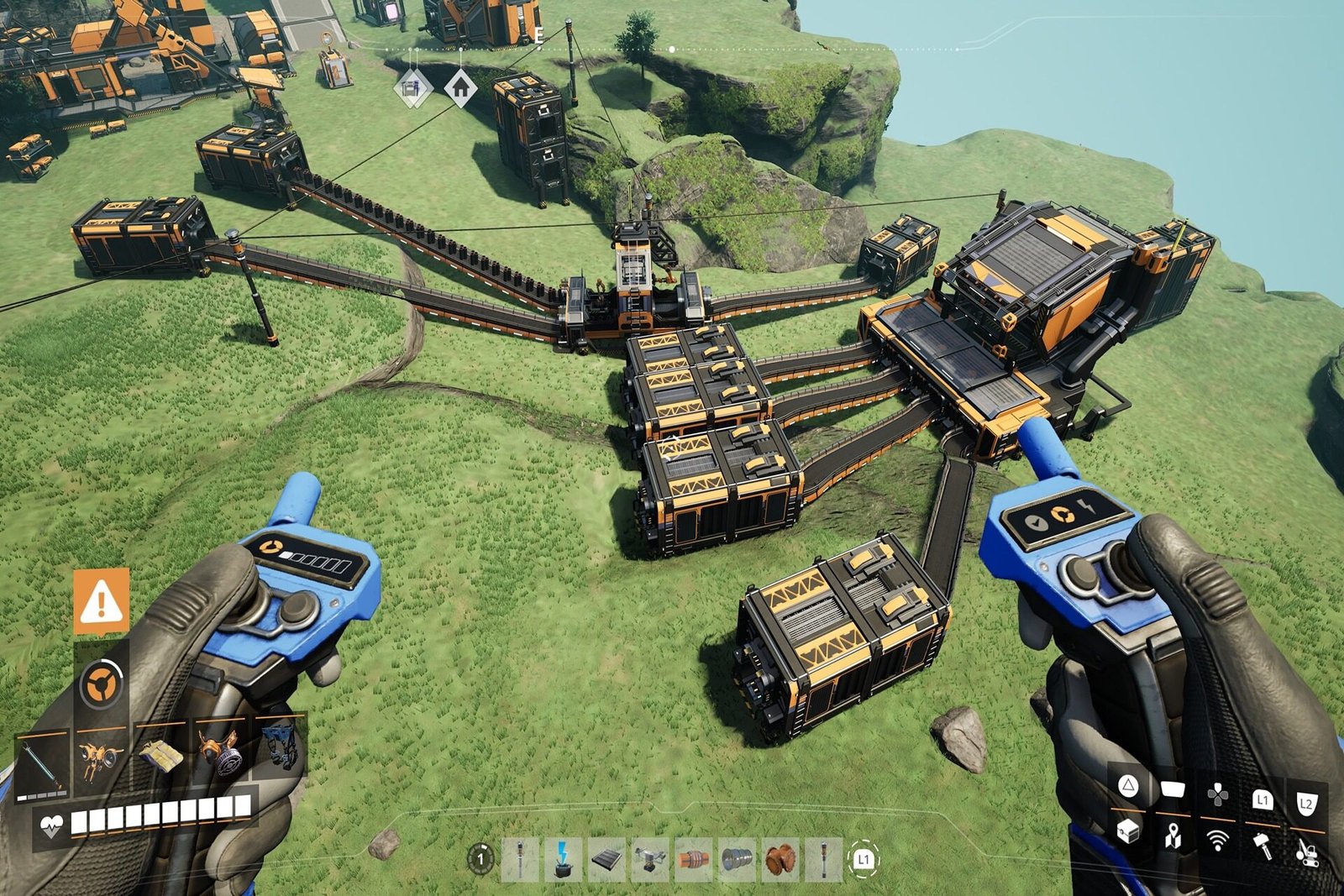Click the home marker on the compass
The image size is (1344, 896).
point(460,87)
